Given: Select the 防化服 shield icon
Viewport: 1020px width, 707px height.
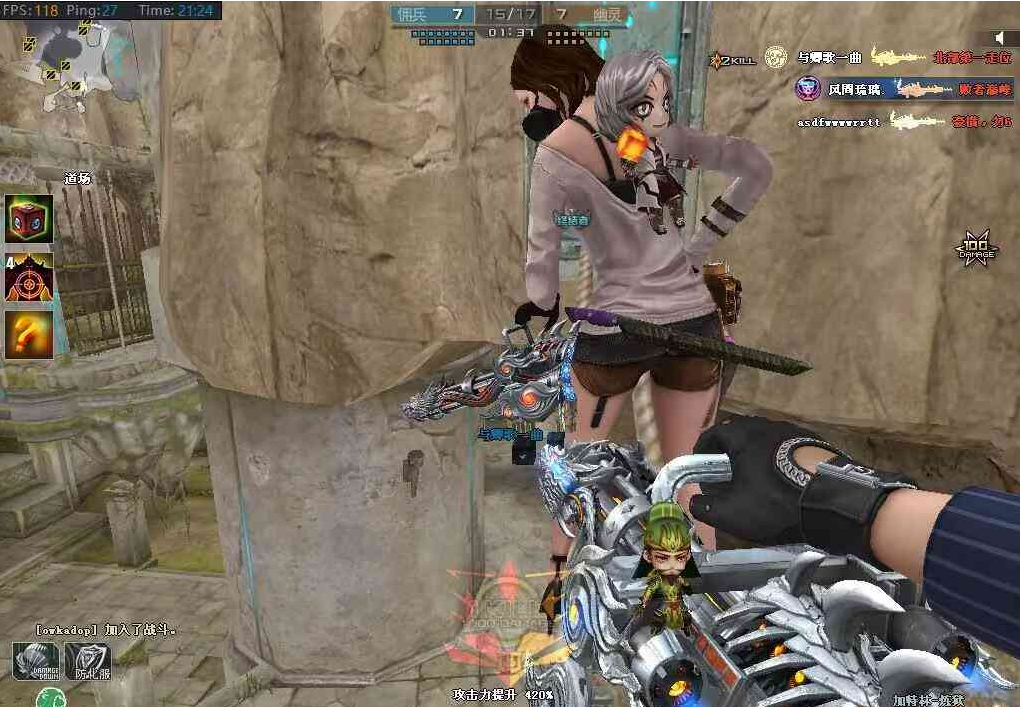Looking at the screenshot, I should coord(87,661).
